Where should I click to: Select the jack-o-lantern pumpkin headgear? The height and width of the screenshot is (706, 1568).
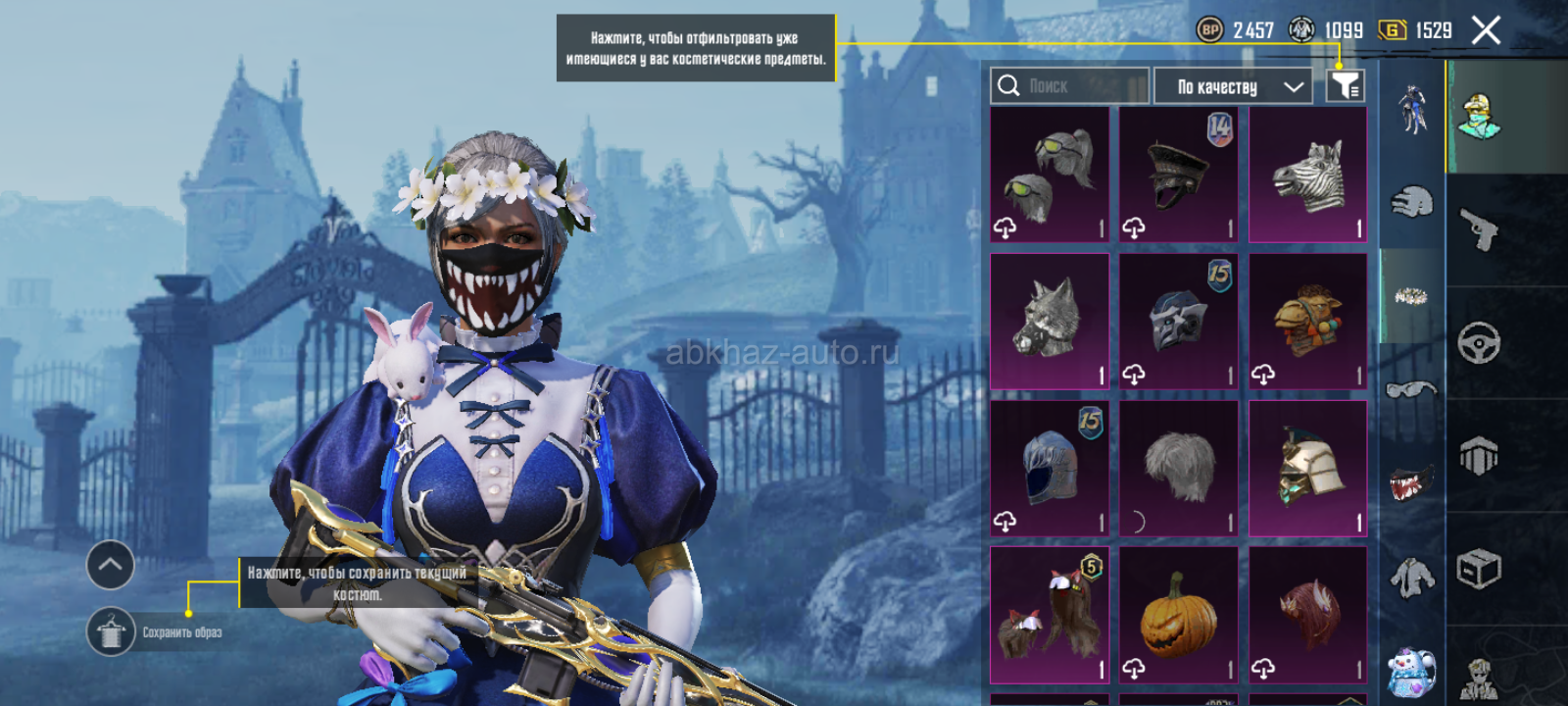point(1178,615)
